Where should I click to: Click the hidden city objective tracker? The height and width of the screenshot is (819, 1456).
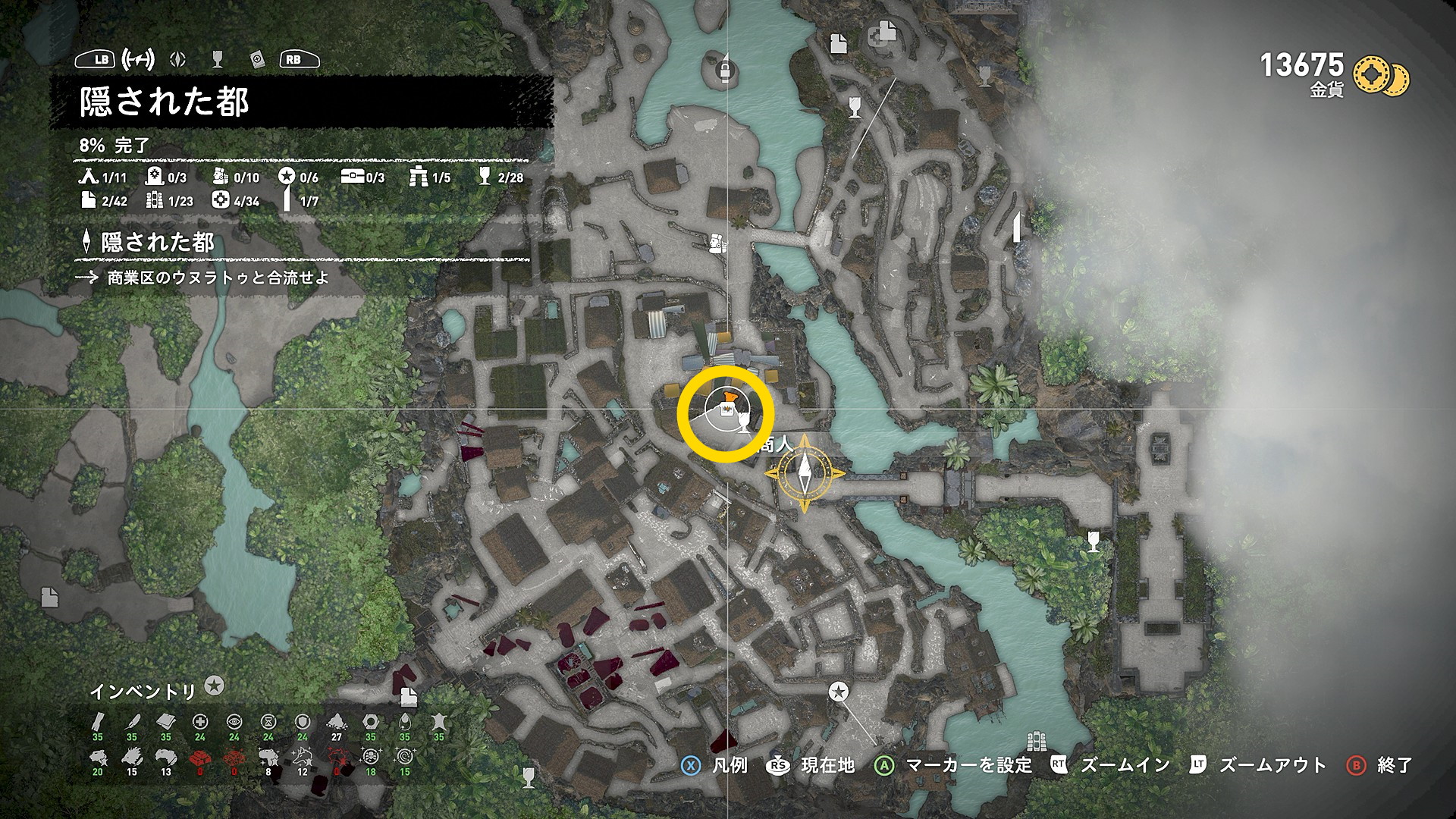158,243
